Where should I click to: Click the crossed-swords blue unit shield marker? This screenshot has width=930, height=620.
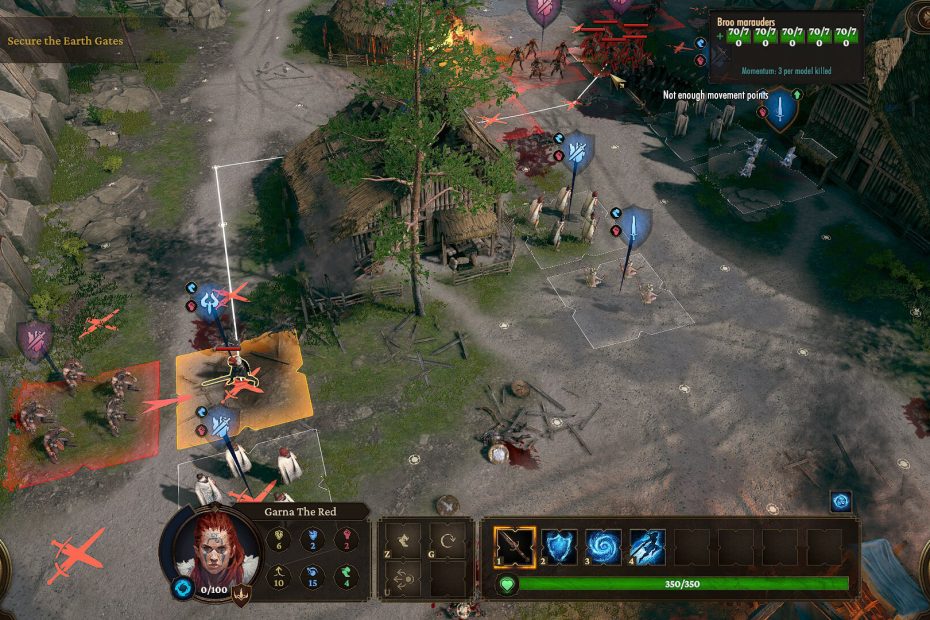(577, 152)
